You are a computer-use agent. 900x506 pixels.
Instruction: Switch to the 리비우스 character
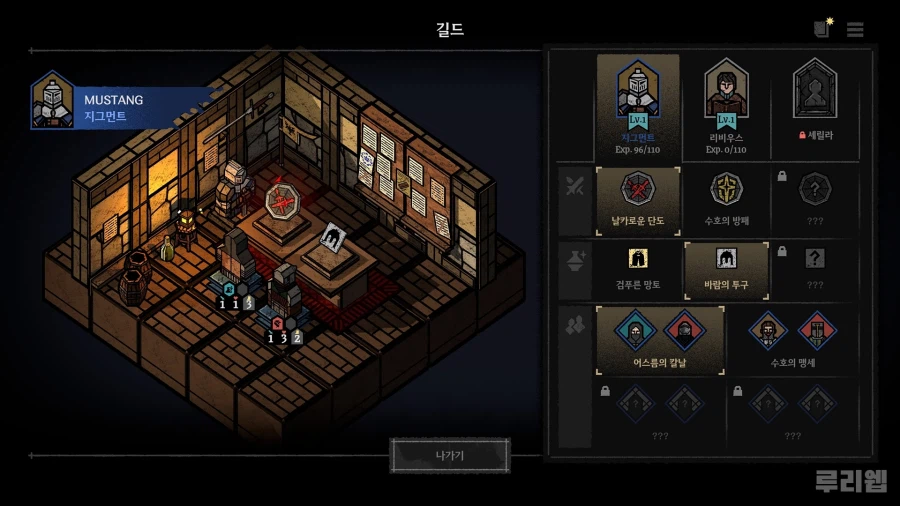[727, 106]
